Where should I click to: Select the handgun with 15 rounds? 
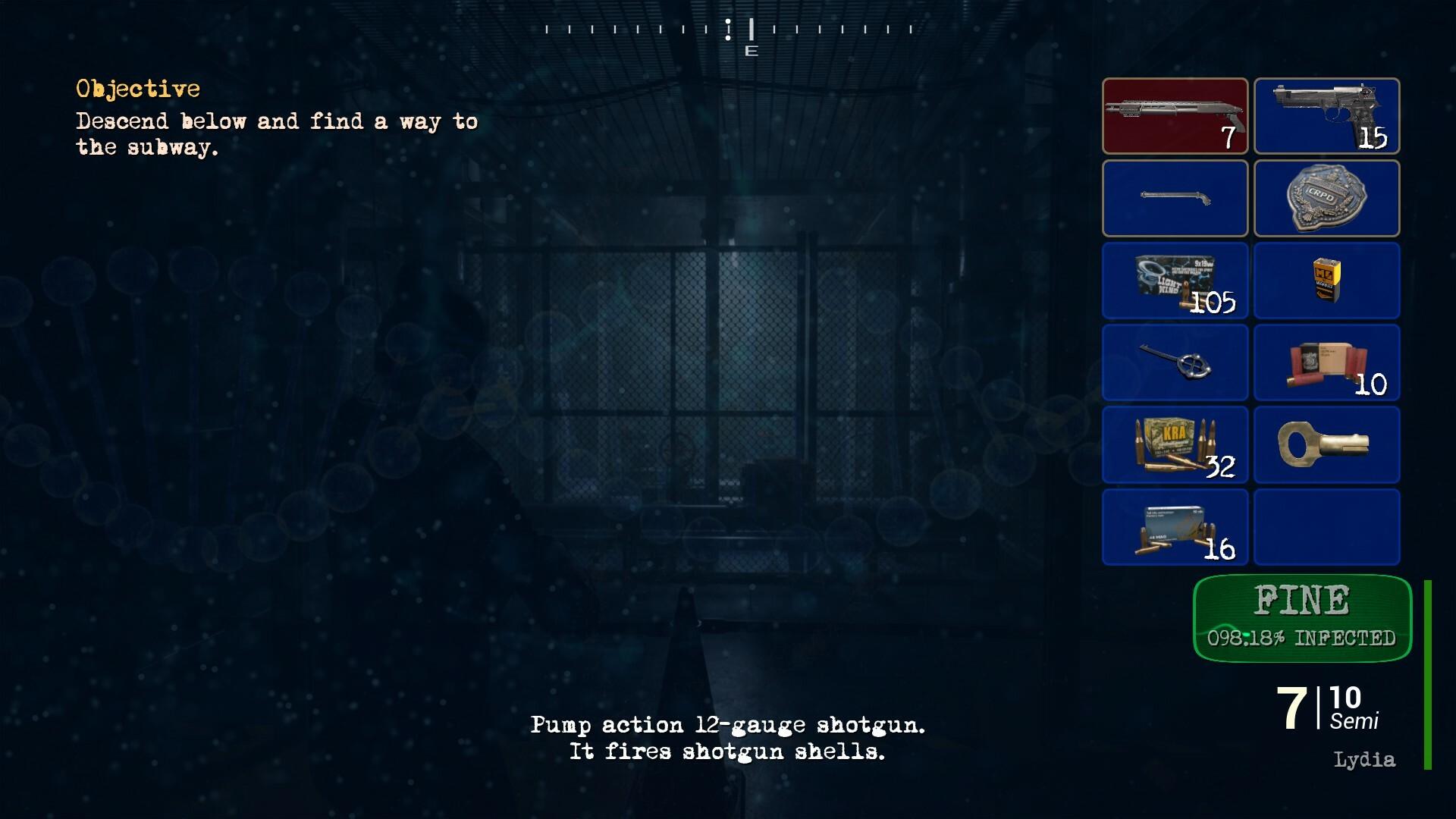[1326, 116]
